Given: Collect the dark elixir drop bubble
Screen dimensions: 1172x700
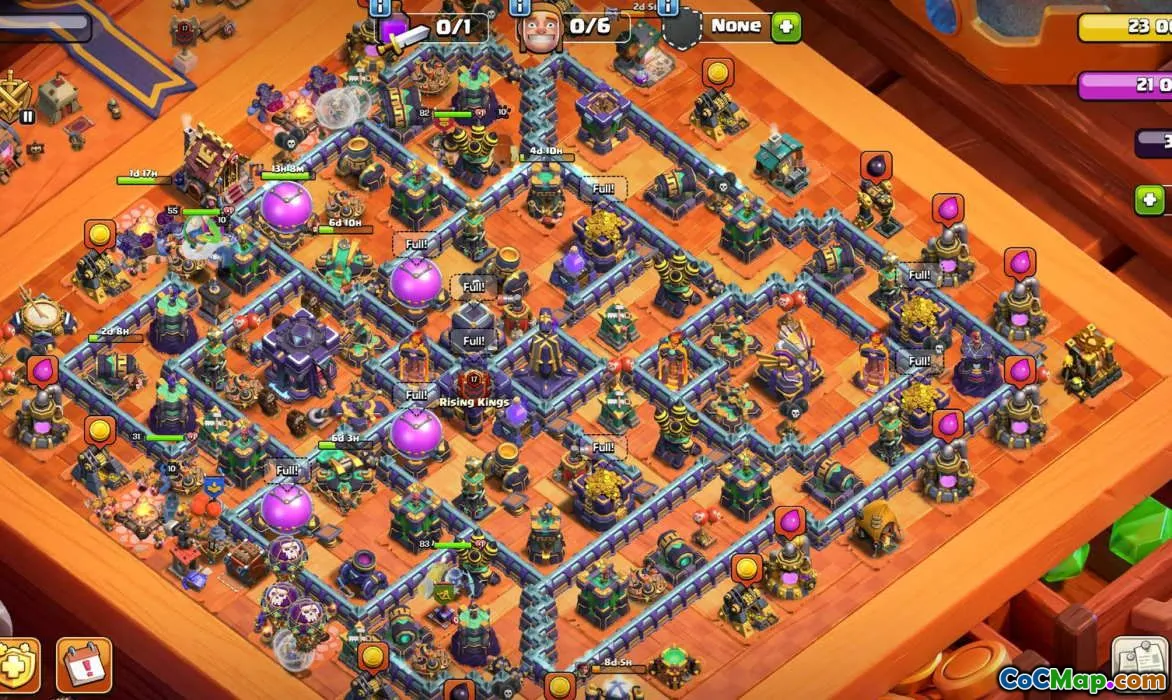Looking at the screenshot, I should (876, 166).
